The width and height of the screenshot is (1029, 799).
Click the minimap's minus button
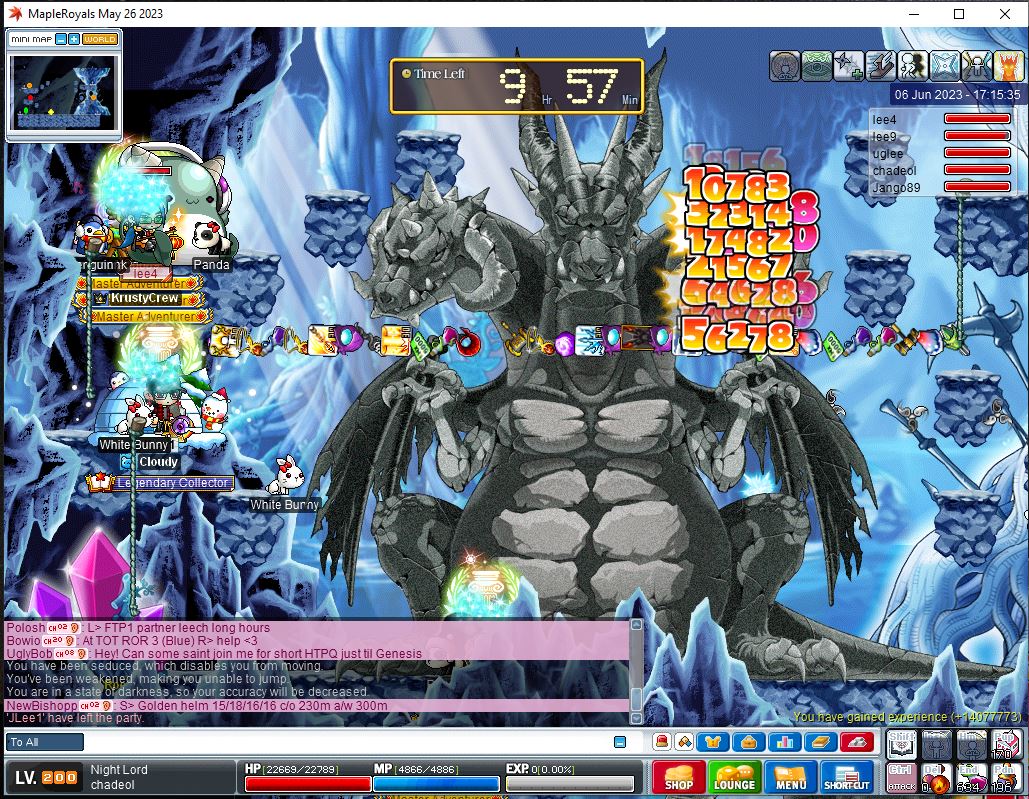61,39
